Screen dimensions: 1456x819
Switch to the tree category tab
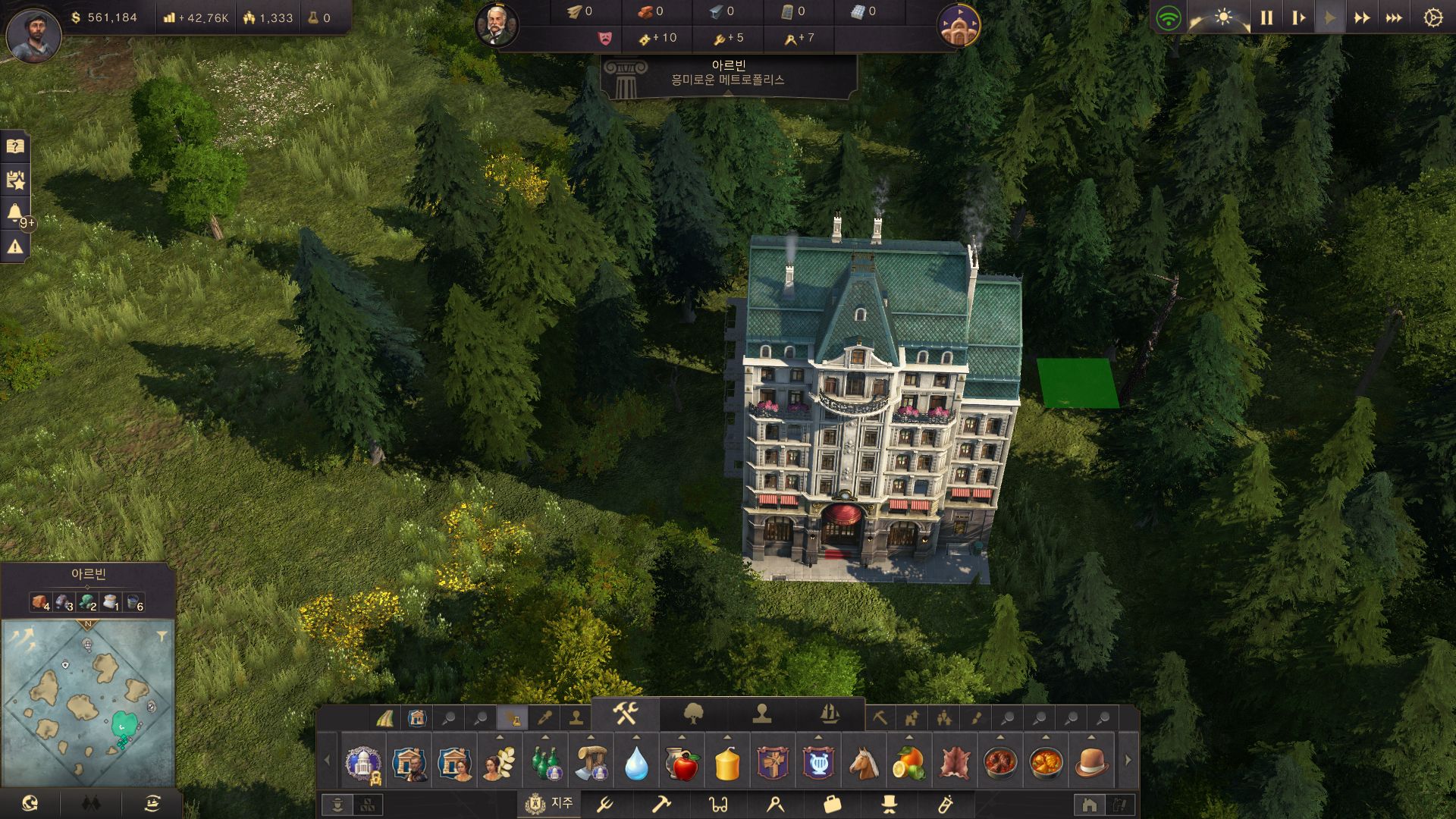tap(693, 714)
